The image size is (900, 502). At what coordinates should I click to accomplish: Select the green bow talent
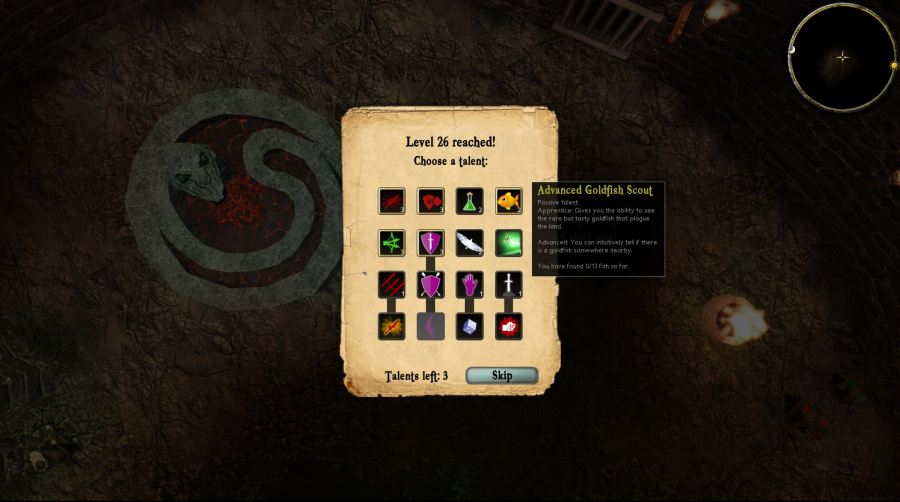392,243
